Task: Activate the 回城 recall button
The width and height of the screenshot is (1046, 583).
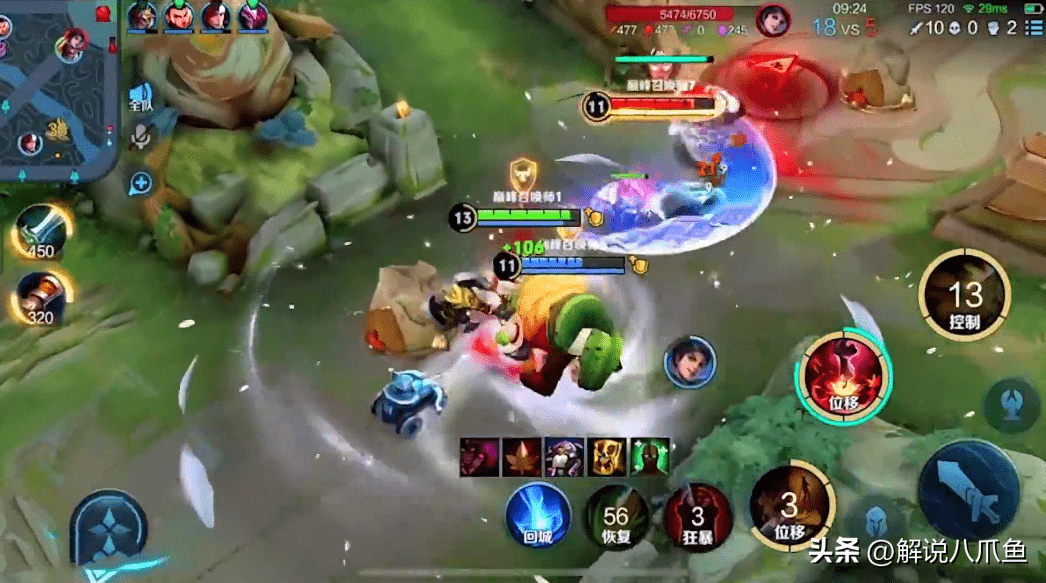Action: [538, 514]
